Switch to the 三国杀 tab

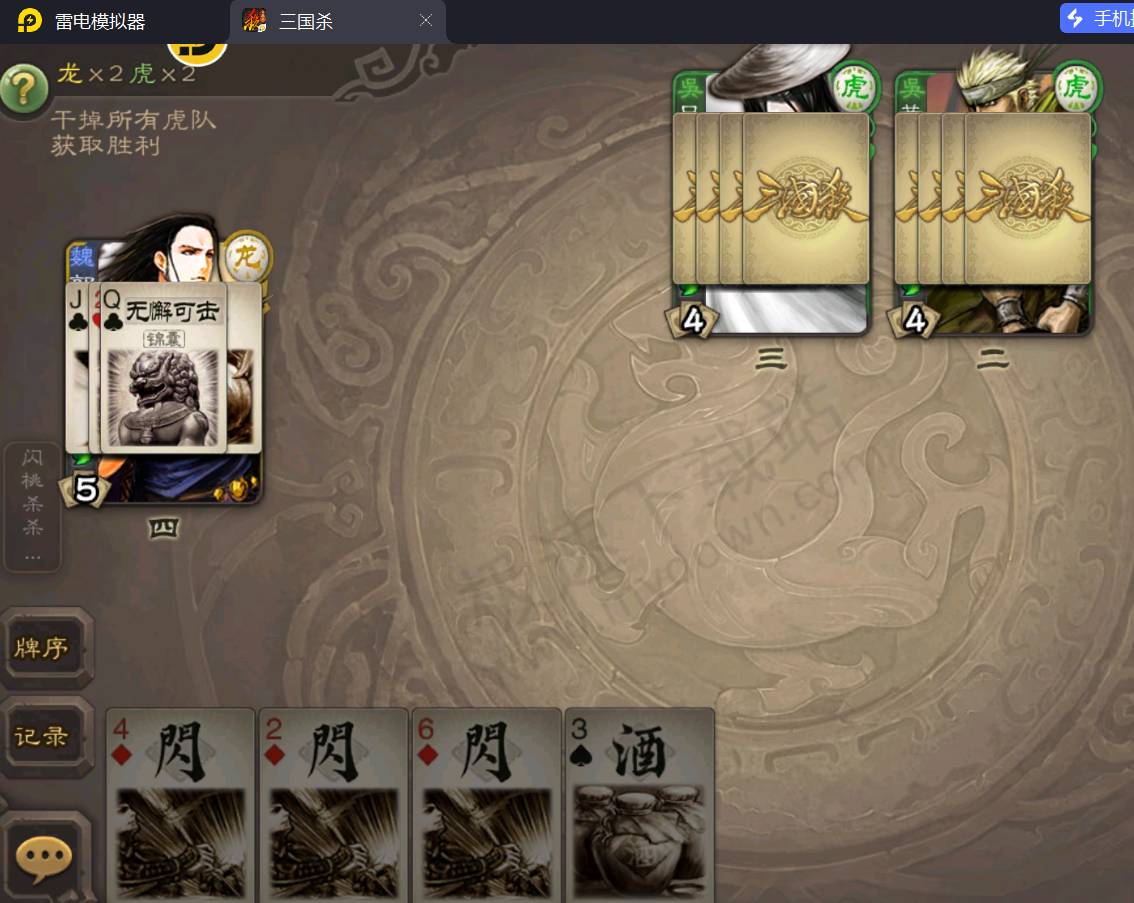(320, 21)
